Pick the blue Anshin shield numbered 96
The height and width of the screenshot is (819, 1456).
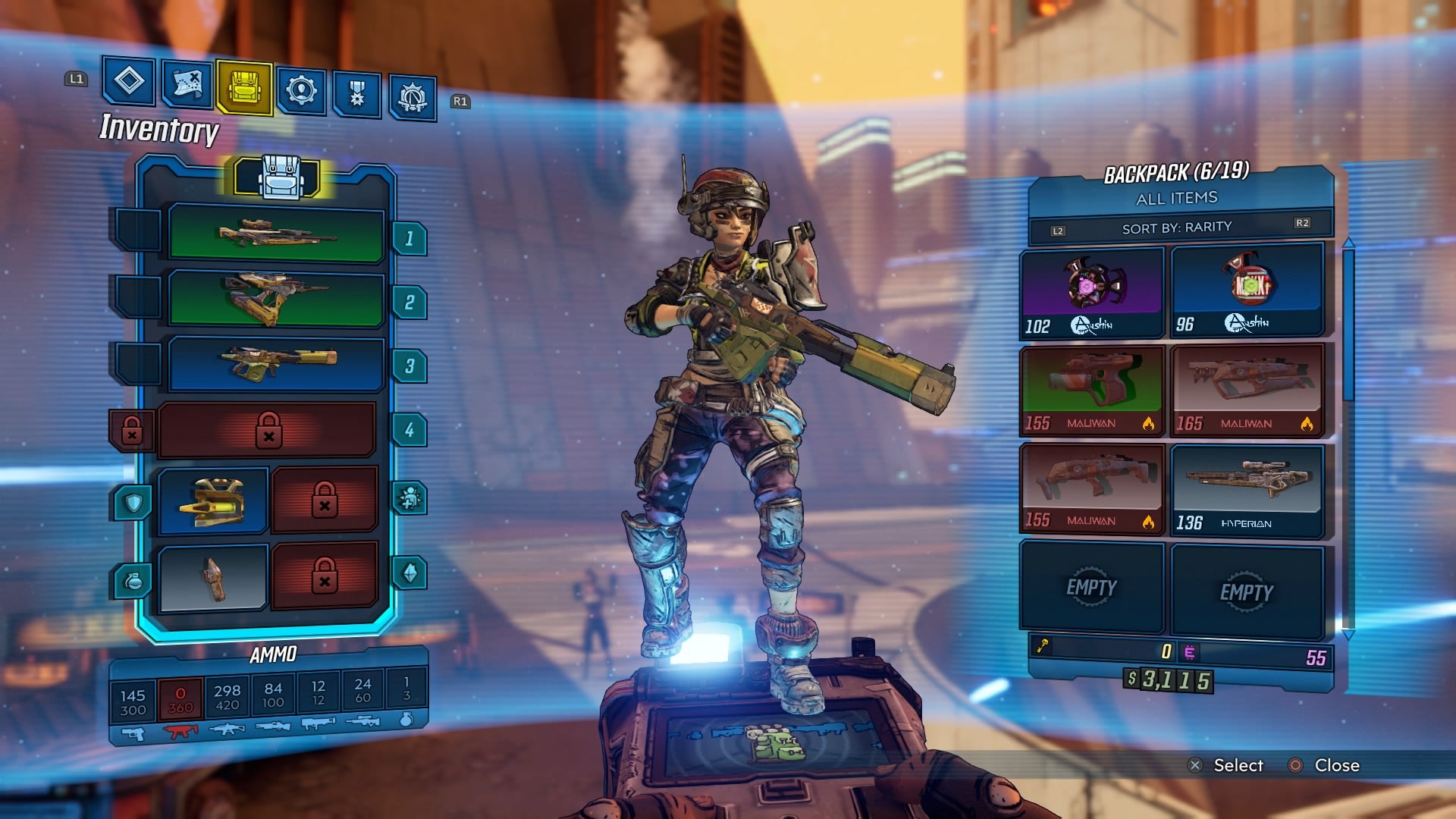(1247, 290)
